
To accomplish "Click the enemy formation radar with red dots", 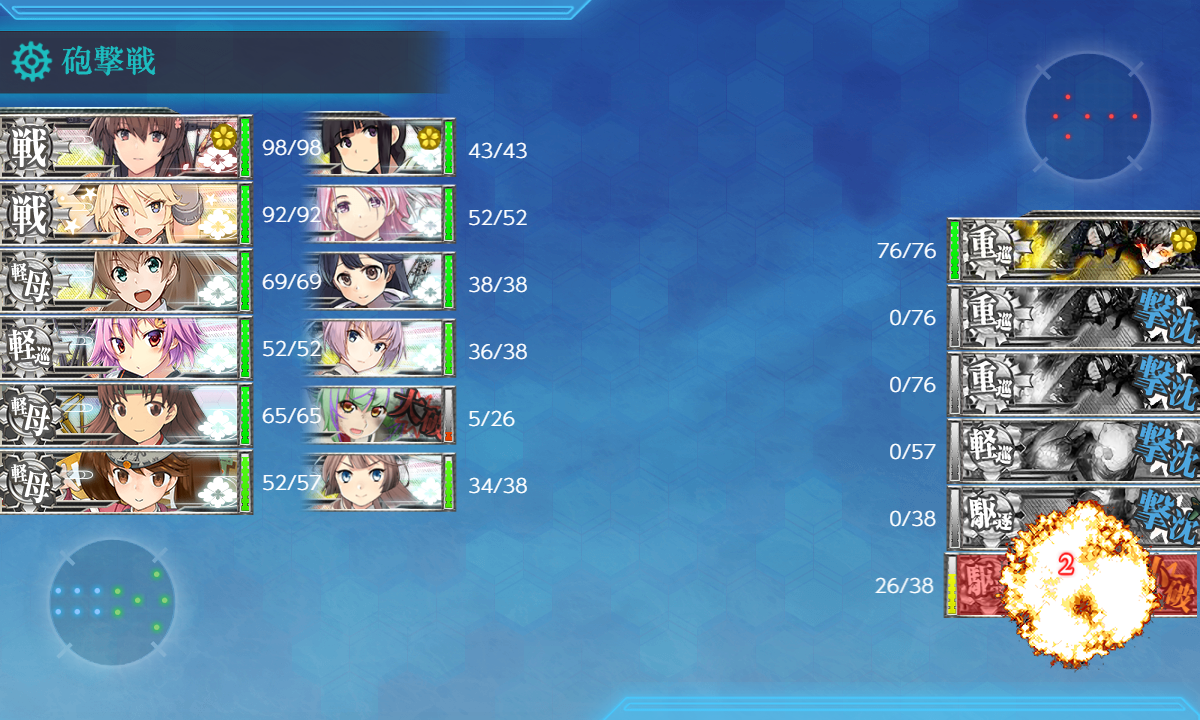I will 1088,117.
